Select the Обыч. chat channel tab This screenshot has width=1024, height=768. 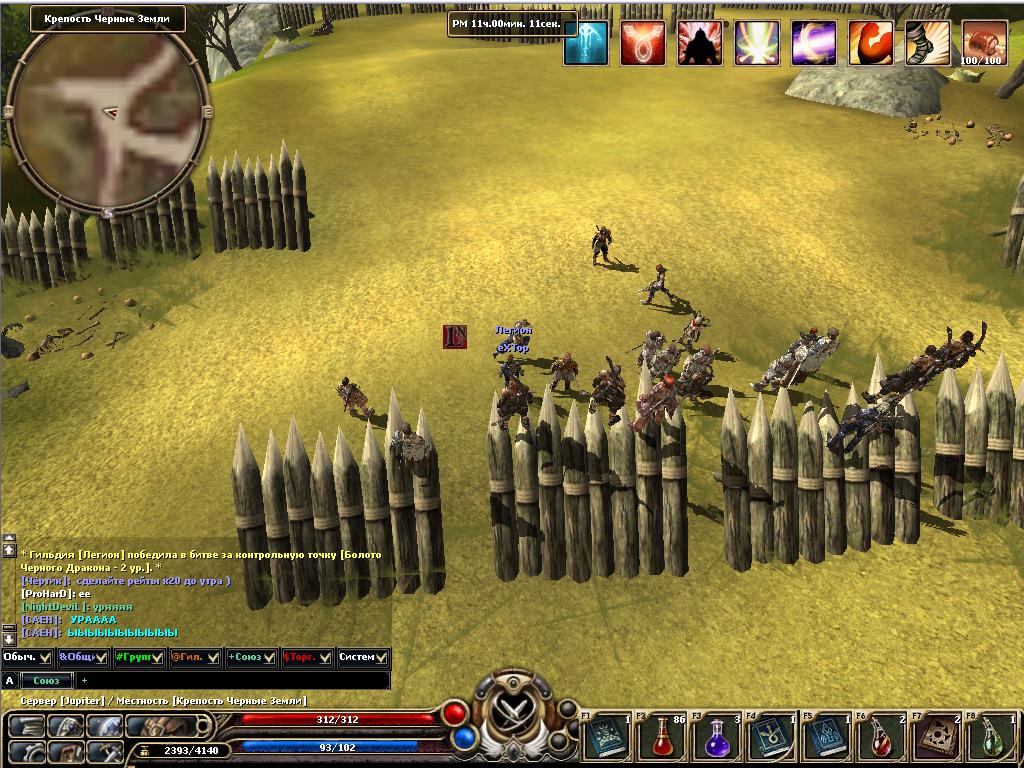(27, 657)
